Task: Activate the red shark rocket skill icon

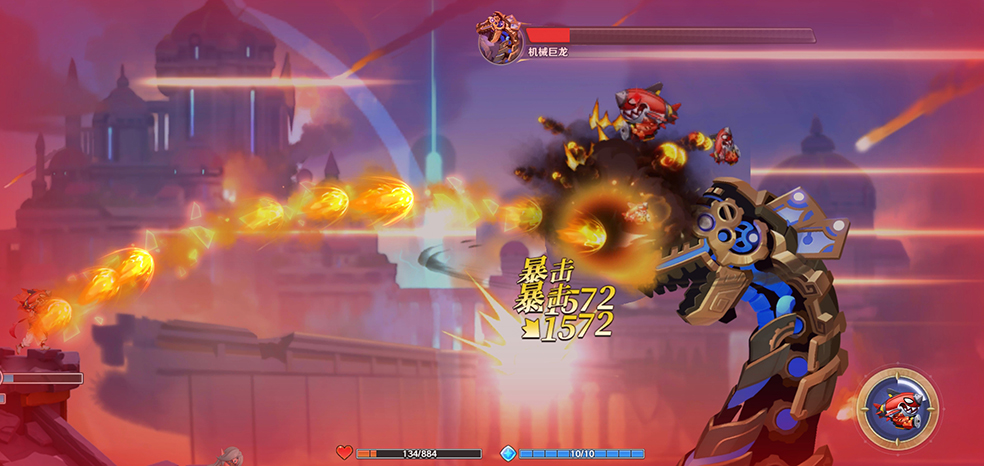Action: [x=897, y=407]
